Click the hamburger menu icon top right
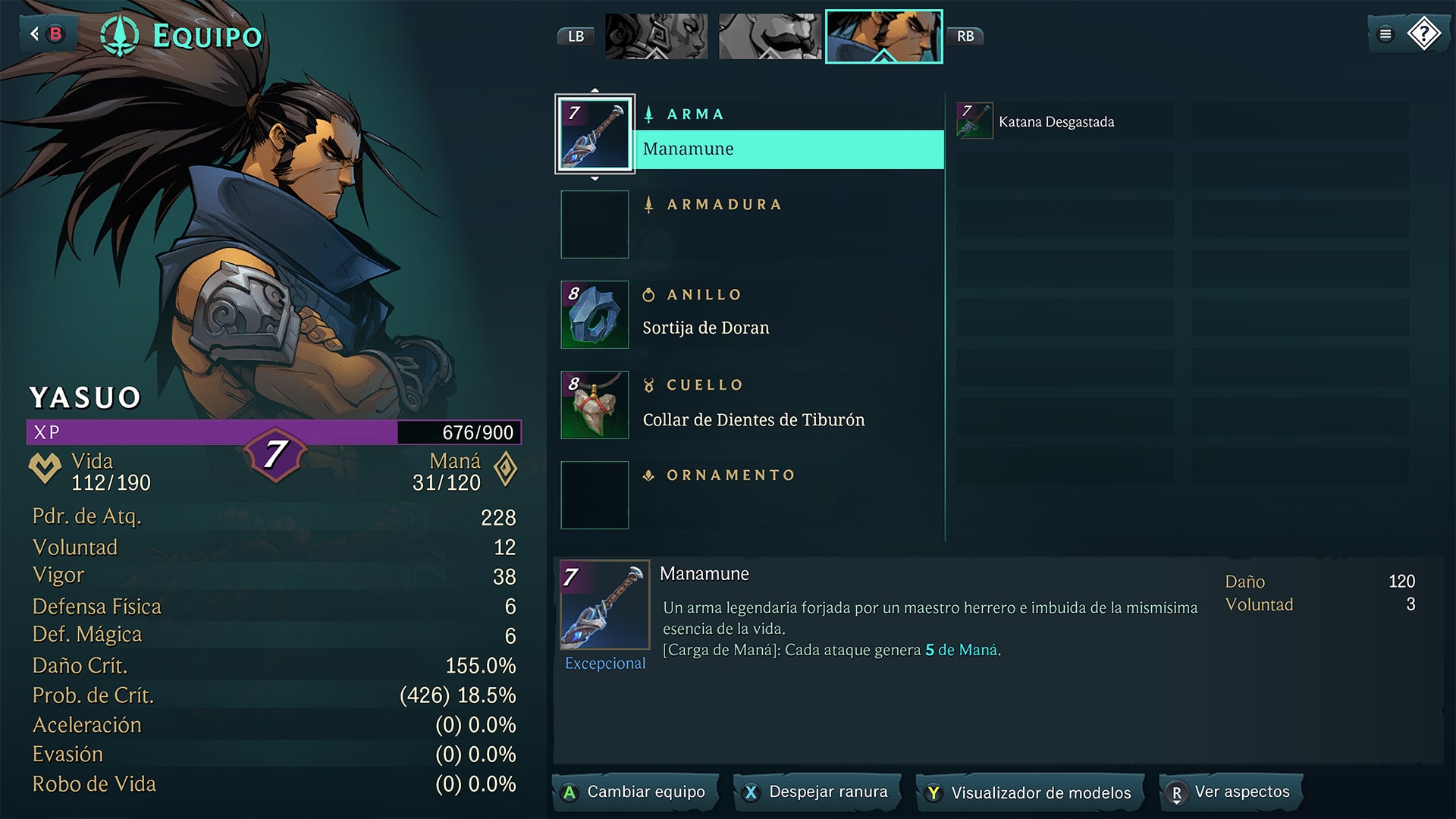Screen dimensions: 1456x819 coord(1385,33)
